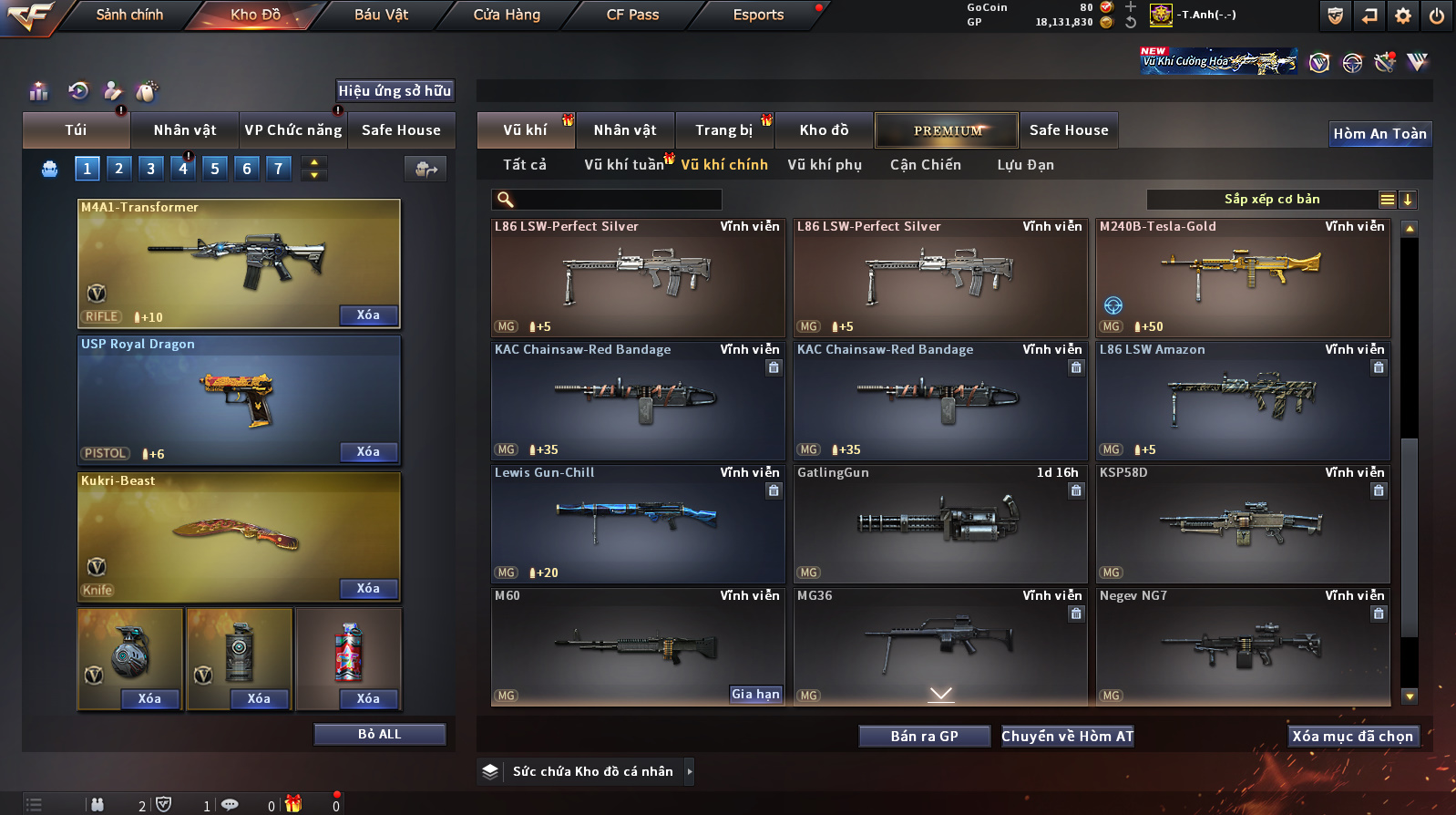Remove the M4A1-Transformer with Xóa
The height and width of the screenshot is (815, 1456).
368,315
